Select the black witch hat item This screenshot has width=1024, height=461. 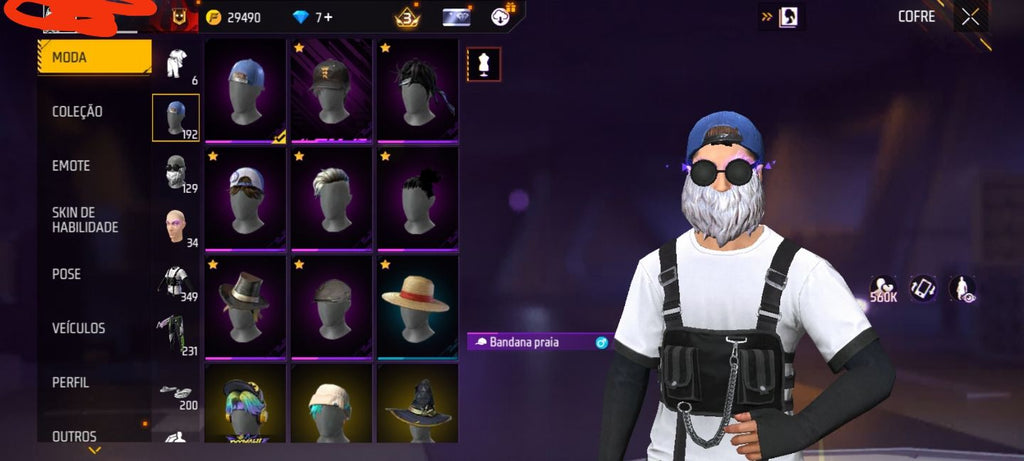point(416,405)
